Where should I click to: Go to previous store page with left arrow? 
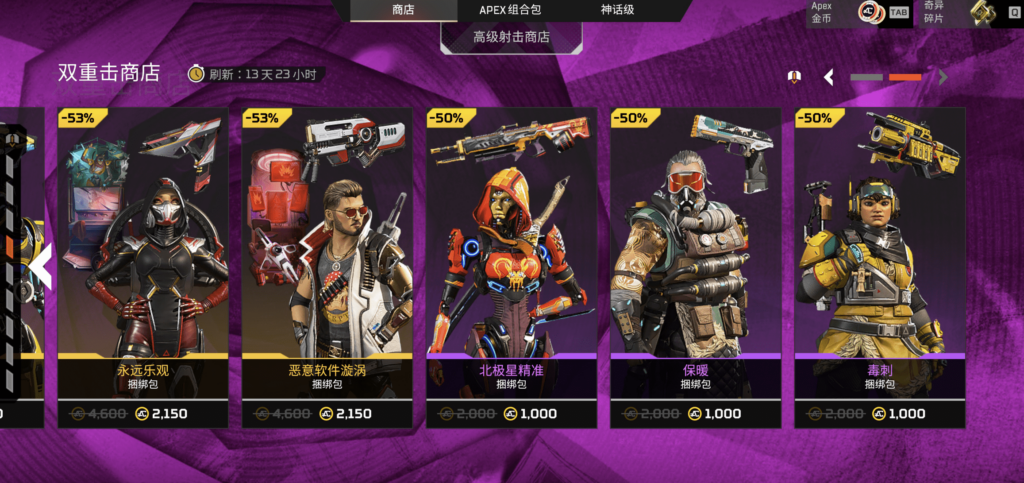click(828, 77)
